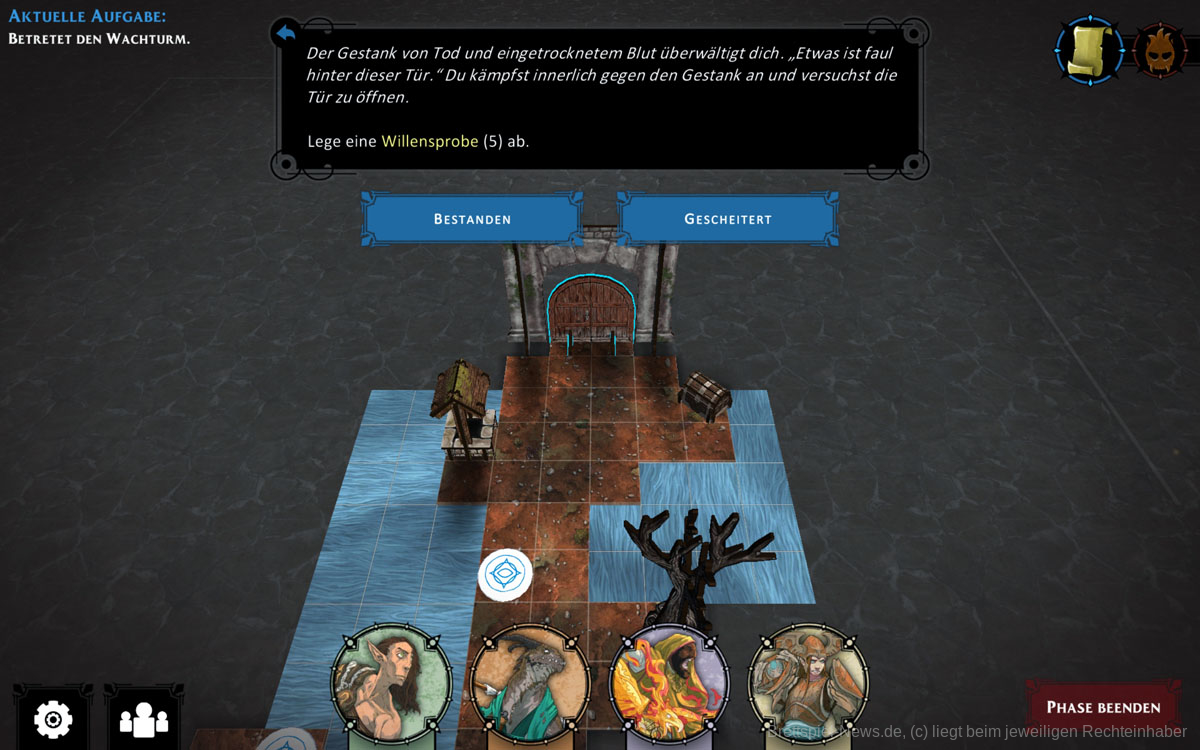1200x750 pixels.
Task: Choose the Bestanden button
Action: [x=472, y=219]
